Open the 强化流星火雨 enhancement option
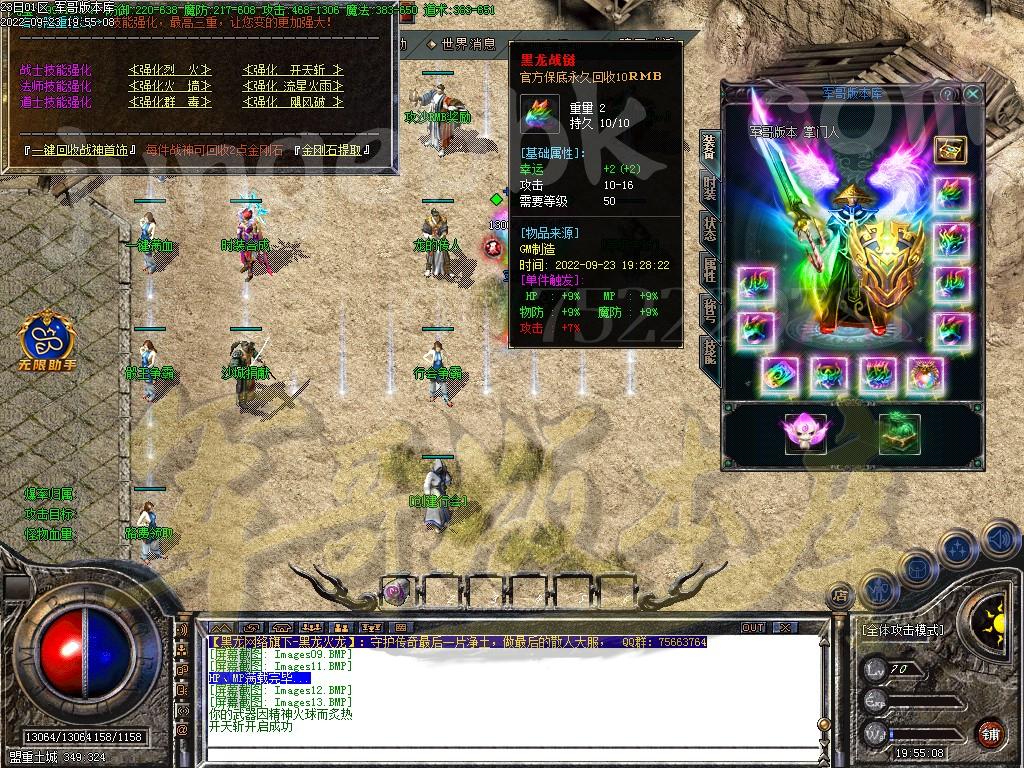The width and height of the screenshot is (1024, 768). (293, 86)
